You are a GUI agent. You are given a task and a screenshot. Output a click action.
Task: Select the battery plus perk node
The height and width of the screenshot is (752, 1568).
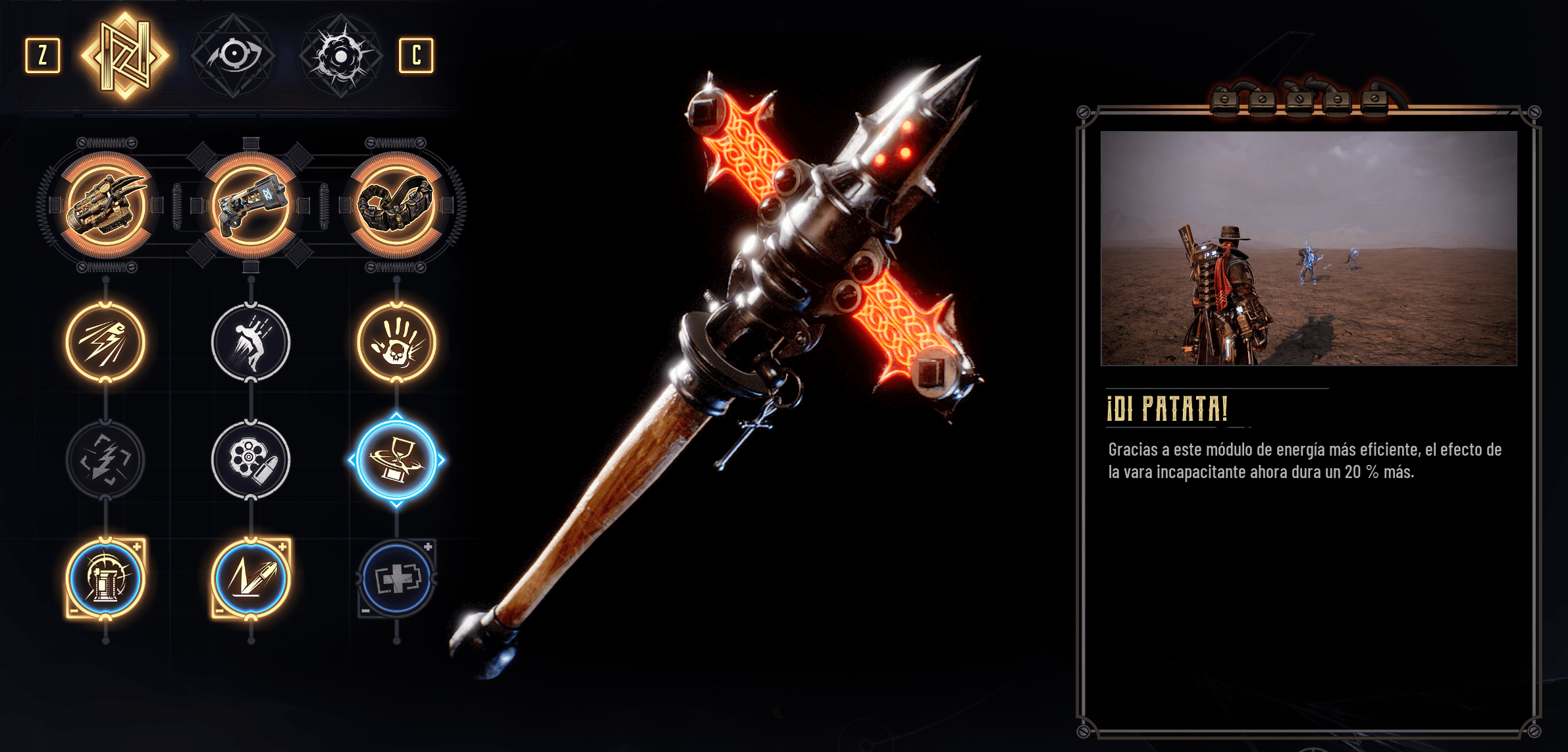click(396, 578)
